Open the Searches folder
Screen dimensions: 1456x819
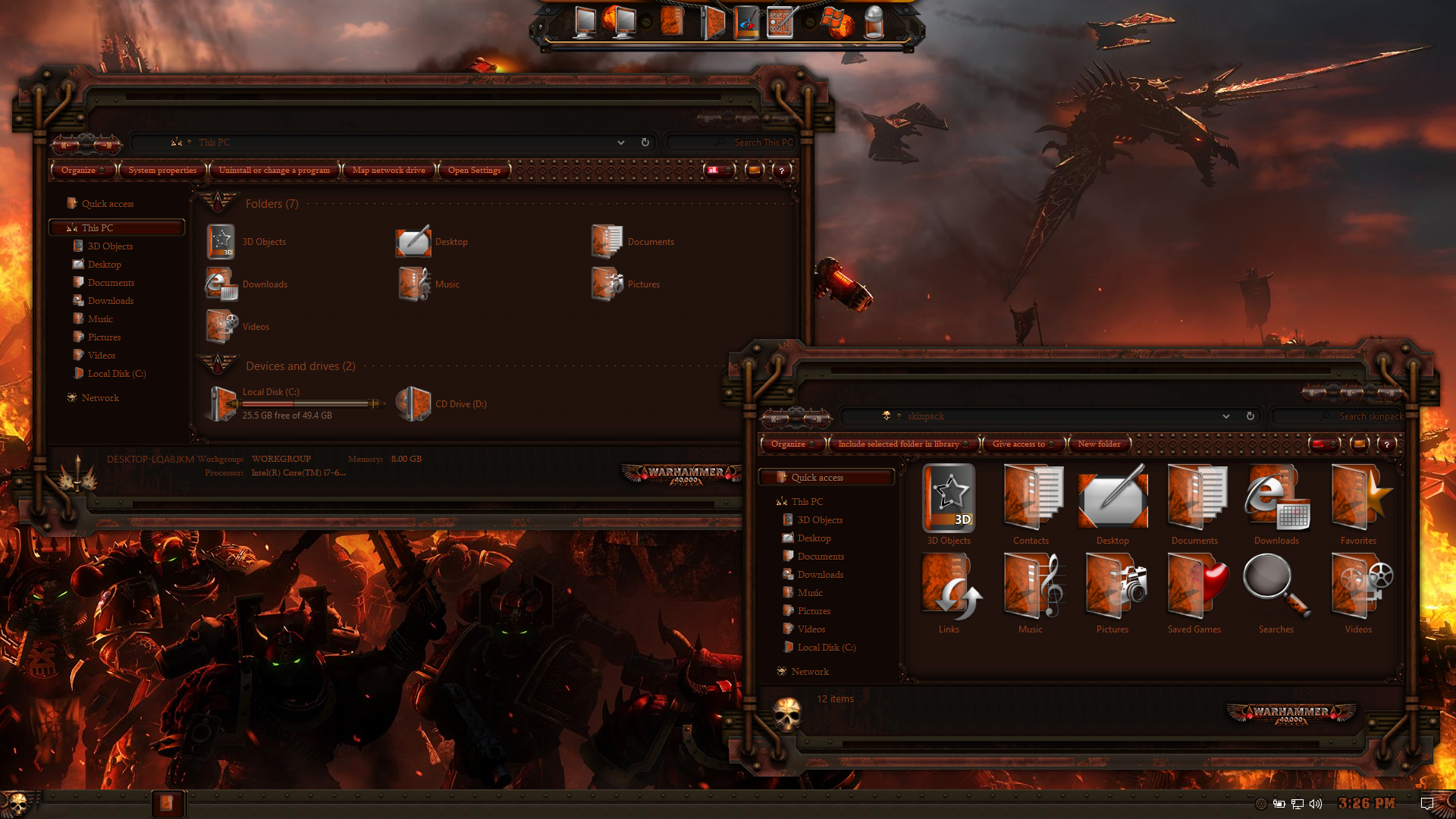(1276, 593)
